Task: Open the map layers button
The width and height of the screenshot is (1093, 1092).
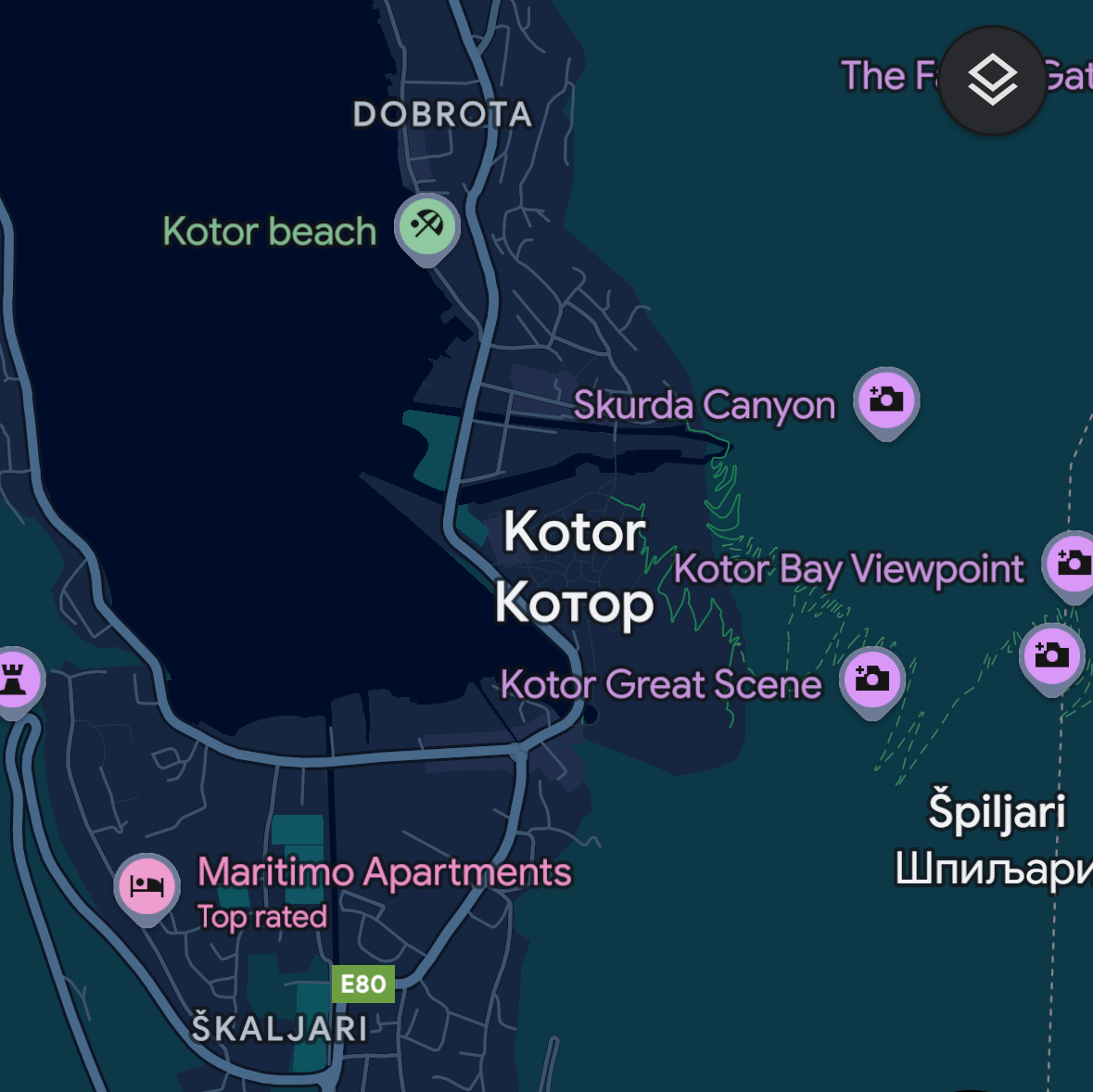Action: (x=993, y=81)
